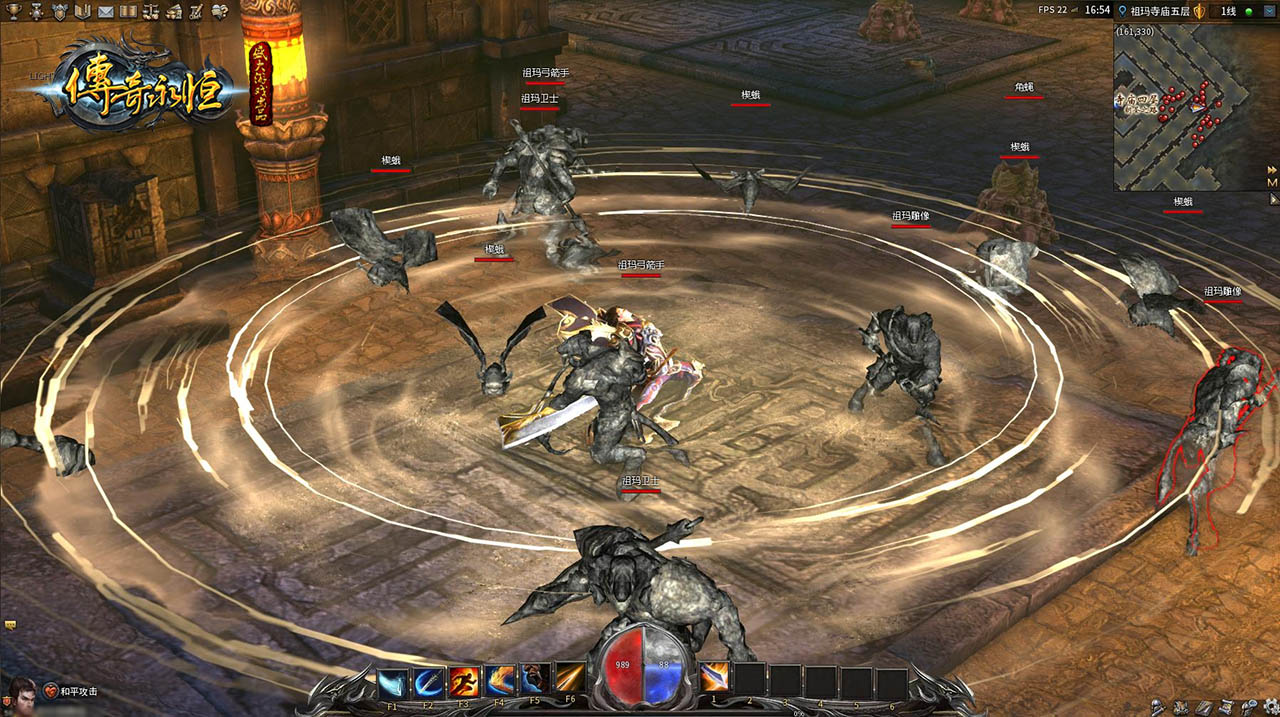The width and height of the screenshot is (1280, 717).
Task: Click the M button beside the minimap
Action: coord(1272,183)
